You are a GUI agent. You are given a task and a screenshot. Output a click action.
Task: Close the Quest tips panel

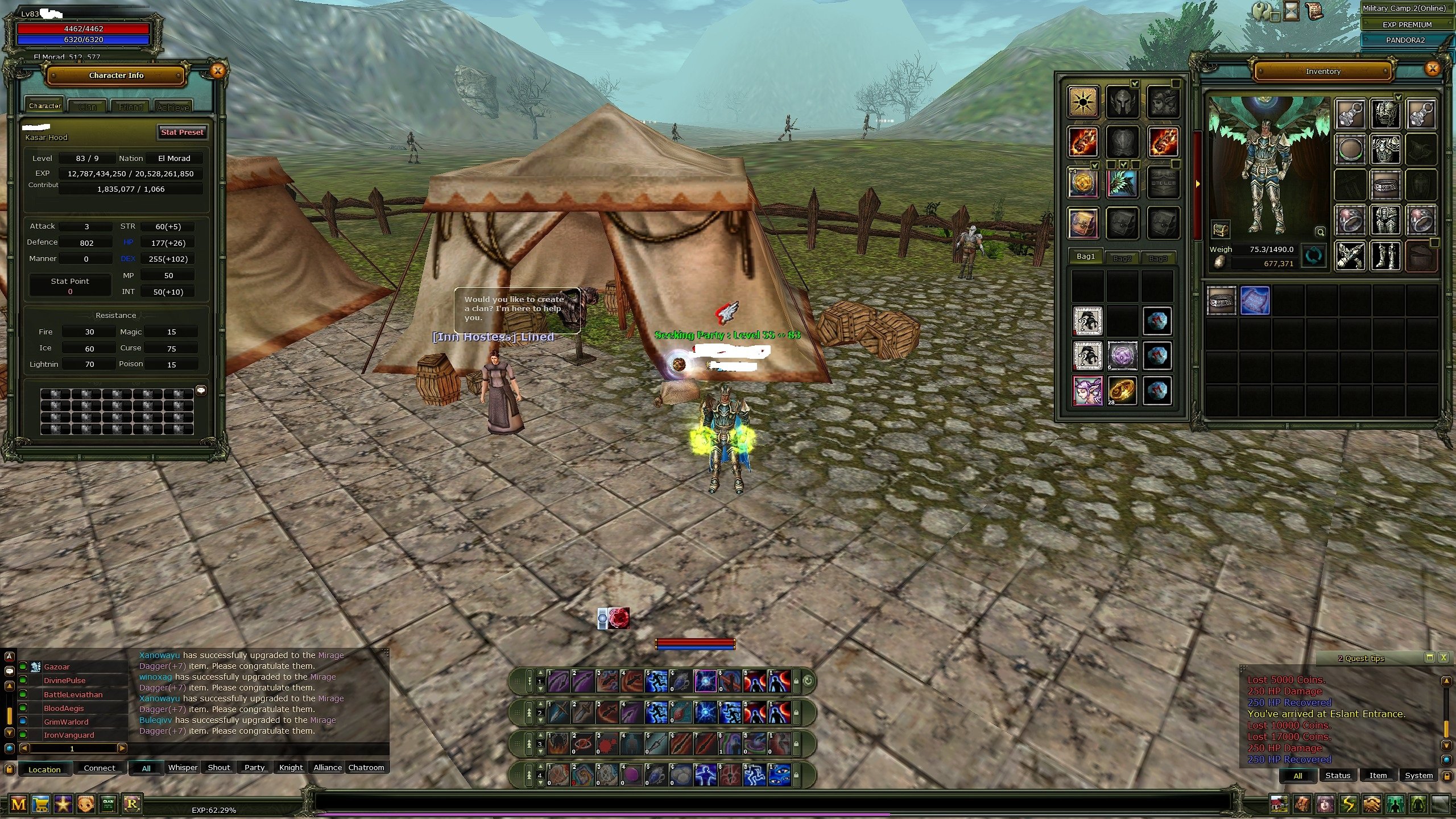click(1443, 657)
